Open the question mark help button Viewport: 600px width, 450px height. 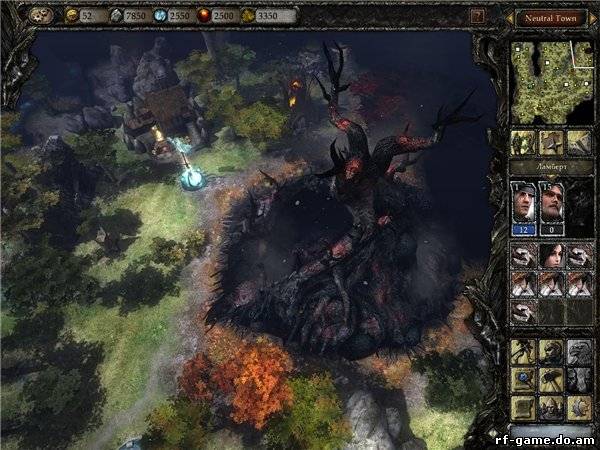[x=478, y=16]
